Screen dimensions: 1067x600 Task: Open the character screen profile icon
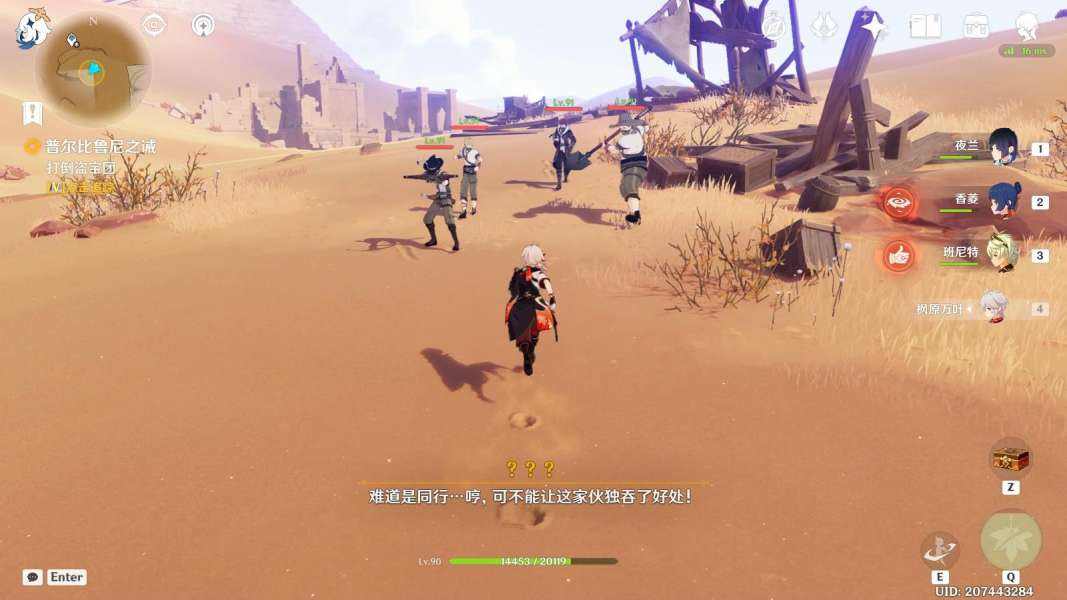coord(1026,26)
